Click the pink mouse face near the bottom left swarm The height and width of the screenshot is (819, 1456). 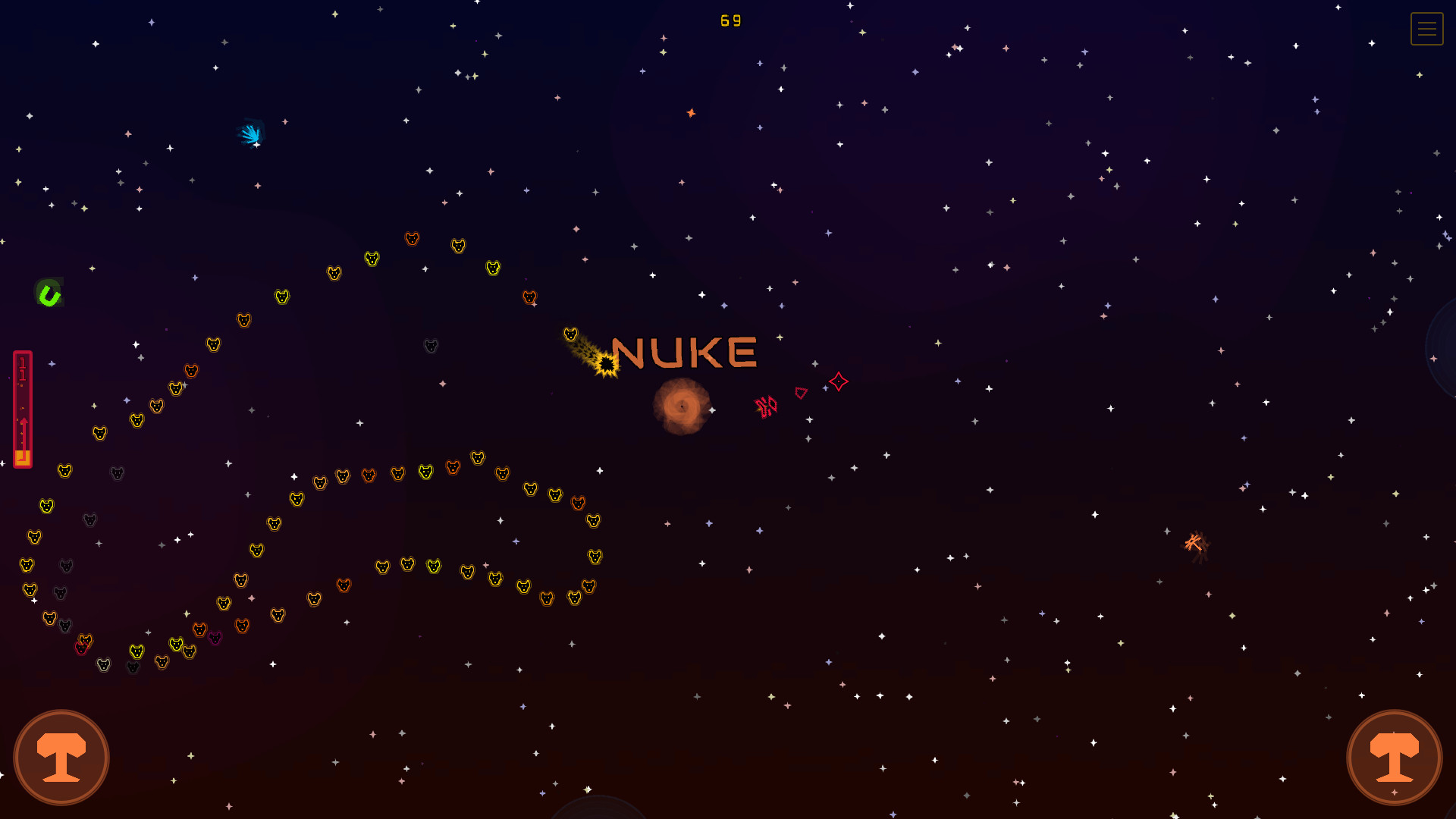coord(214,639)
